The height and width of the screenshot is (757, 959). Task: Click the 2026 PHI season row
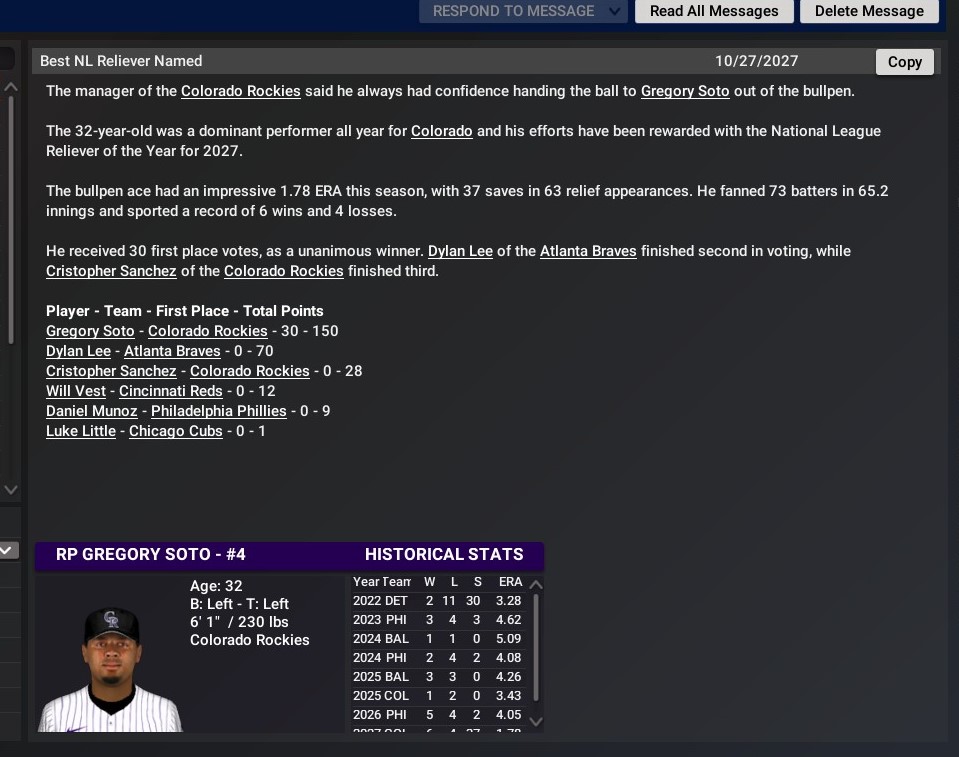point(437,715)
